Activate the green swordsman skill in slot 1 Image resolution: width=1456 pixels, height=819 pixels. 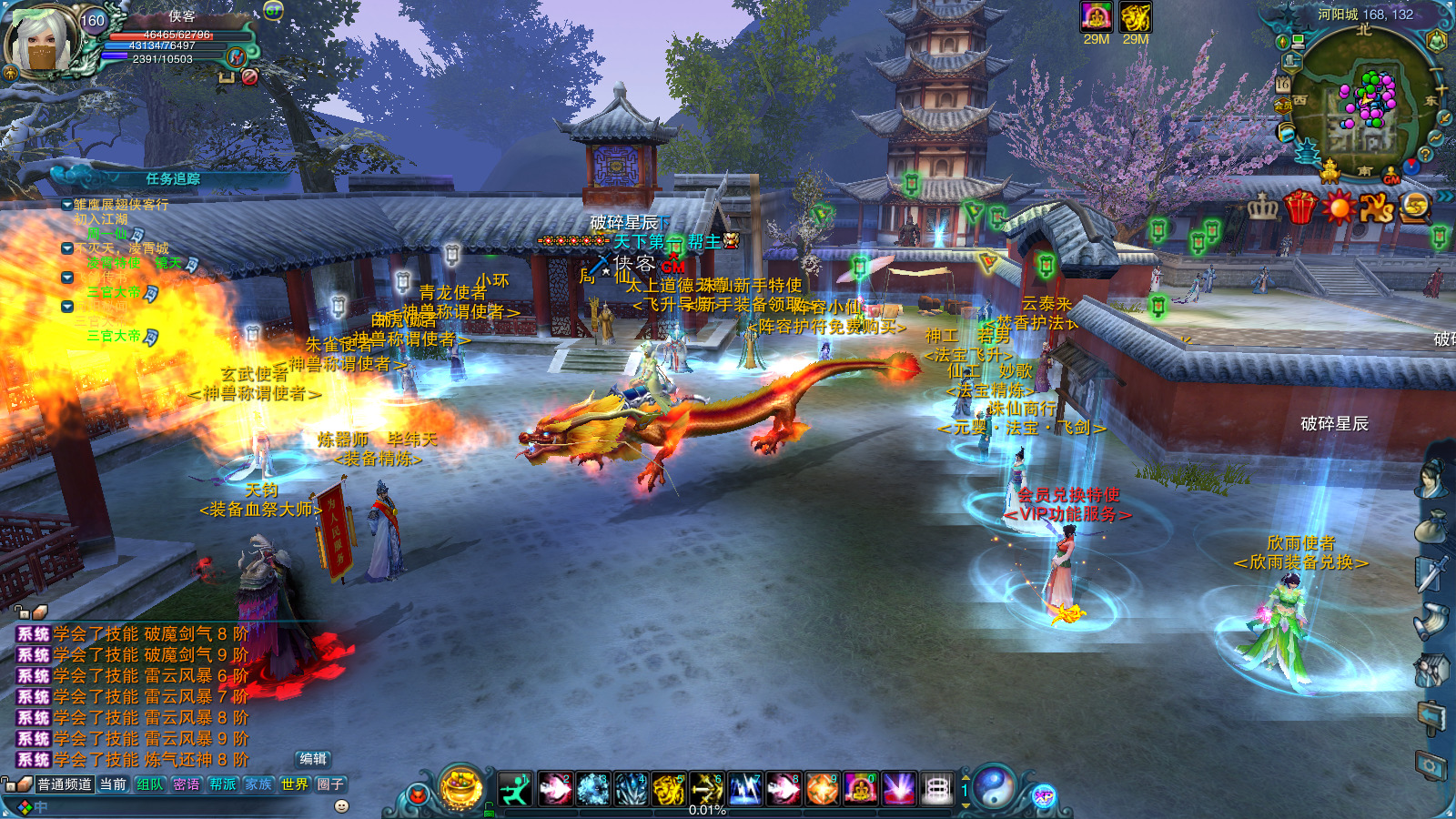[515, 788]
